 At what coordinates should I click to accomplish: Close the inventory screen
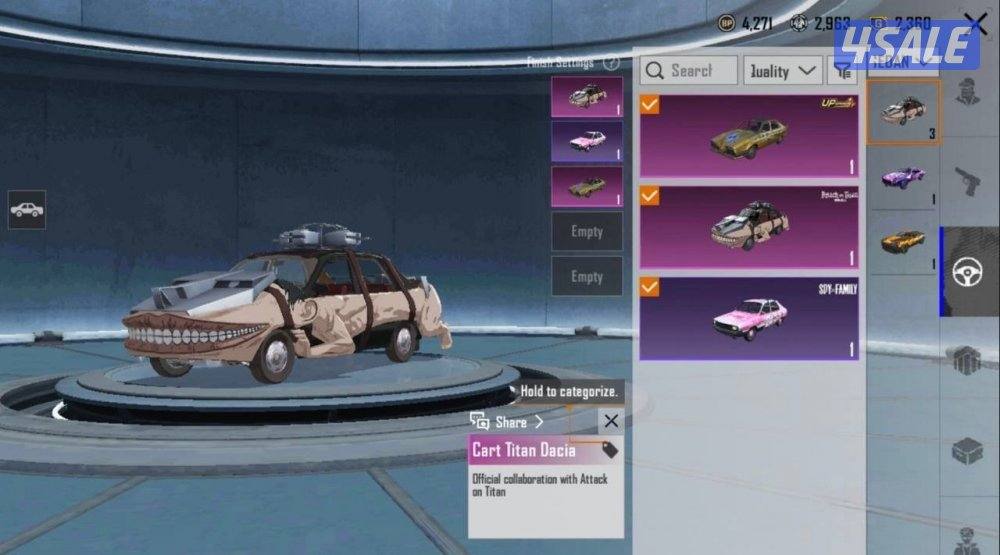975,23
